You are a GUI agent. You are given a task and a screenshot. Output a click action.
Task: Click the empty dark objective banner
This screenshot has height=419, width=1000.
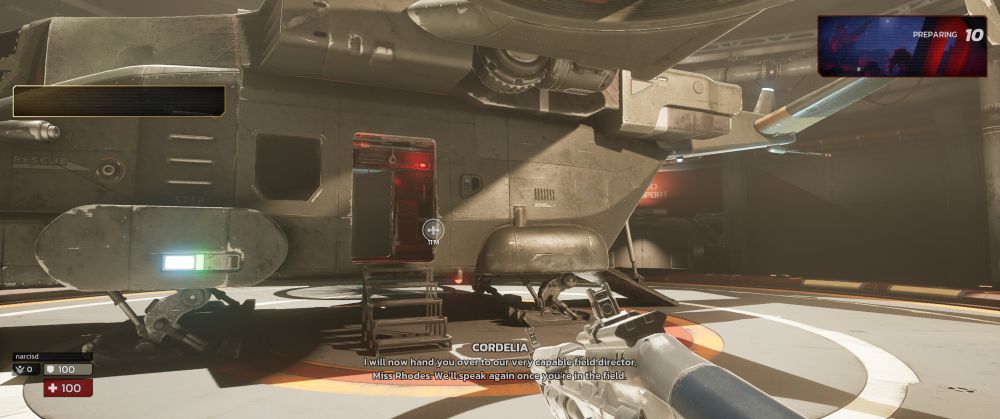point(119,101)
